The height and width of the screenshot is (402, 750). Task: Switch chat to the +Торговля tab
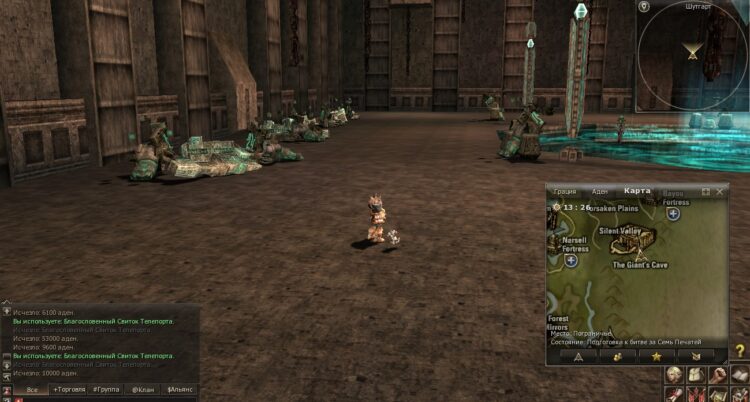point(69,388)
